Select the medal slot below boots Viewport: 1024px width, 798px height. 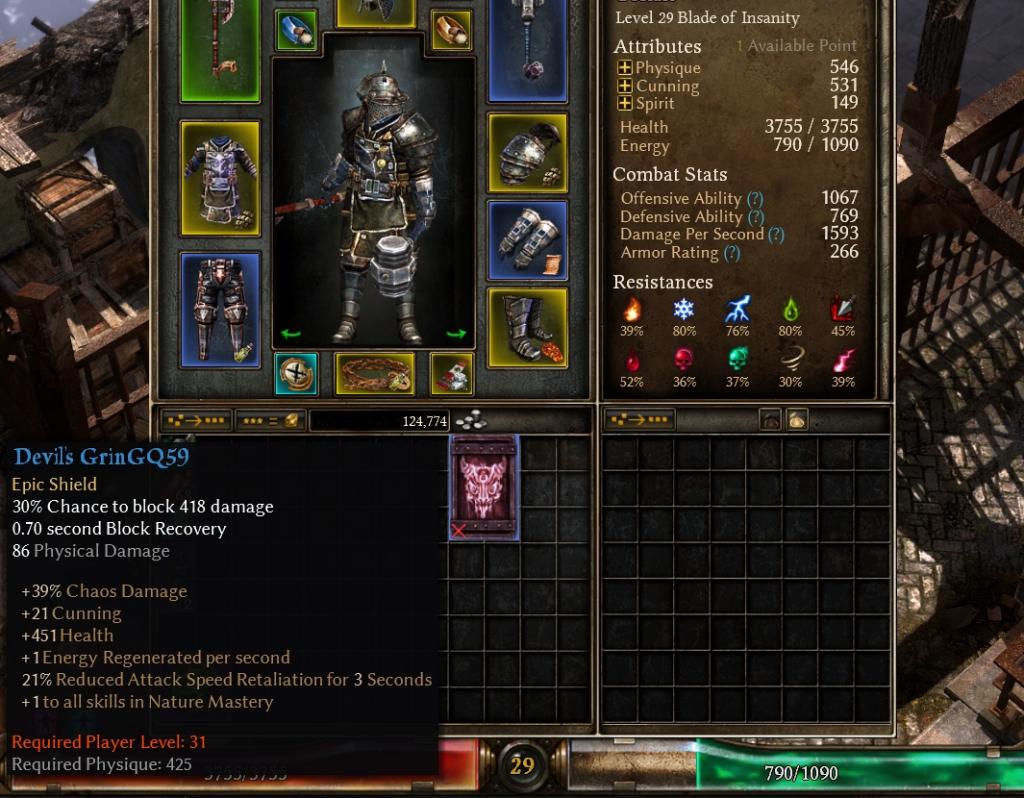(x=452, y=373)
